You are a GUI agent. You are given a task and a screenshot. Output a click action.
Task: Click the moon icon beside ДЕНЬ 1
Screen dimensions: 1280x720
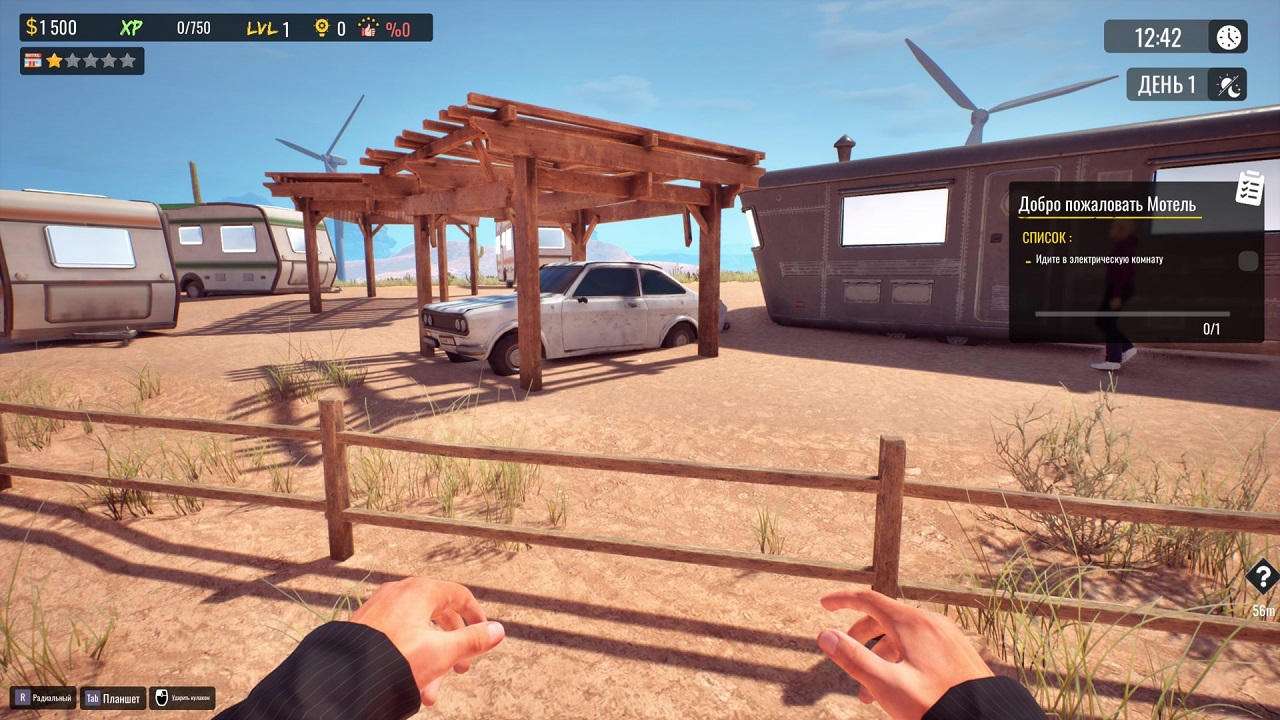[x=1226, y=84]
